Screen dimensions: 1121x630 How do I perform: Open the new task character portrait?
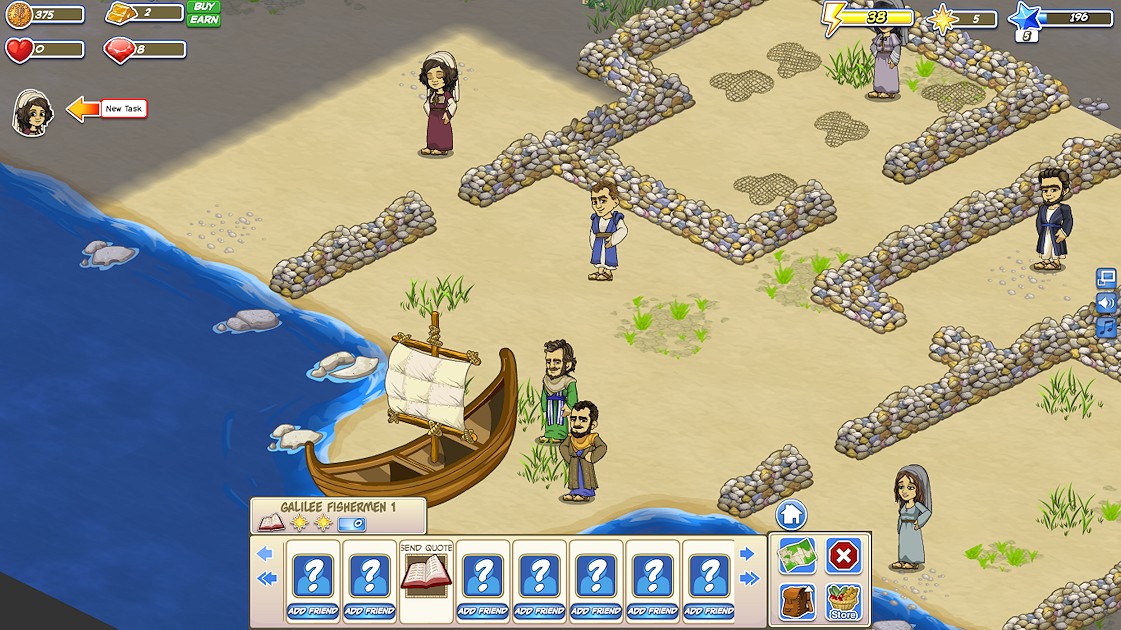click(32, 112)
